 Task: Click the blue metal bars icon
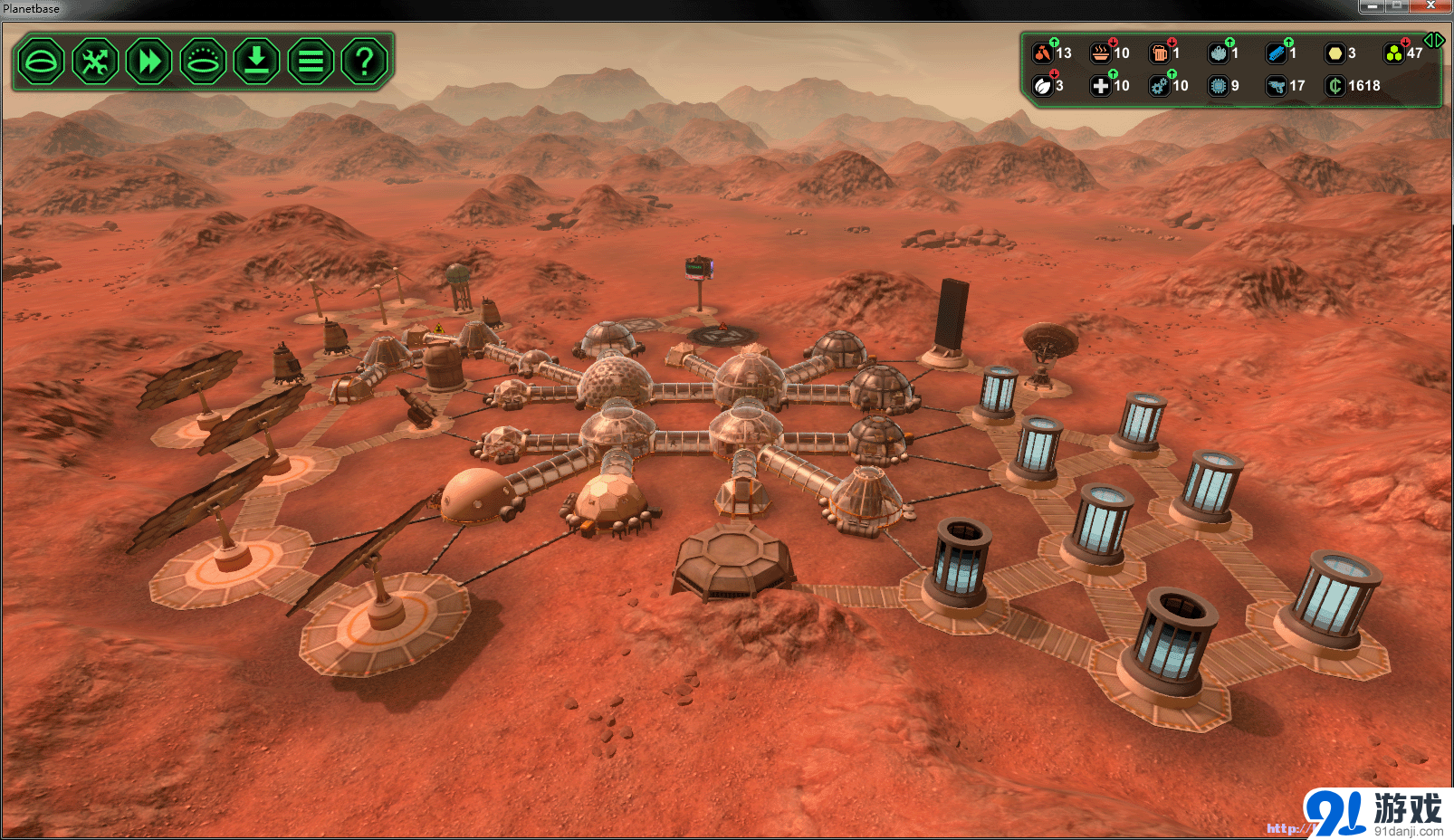click(1277, 53)
